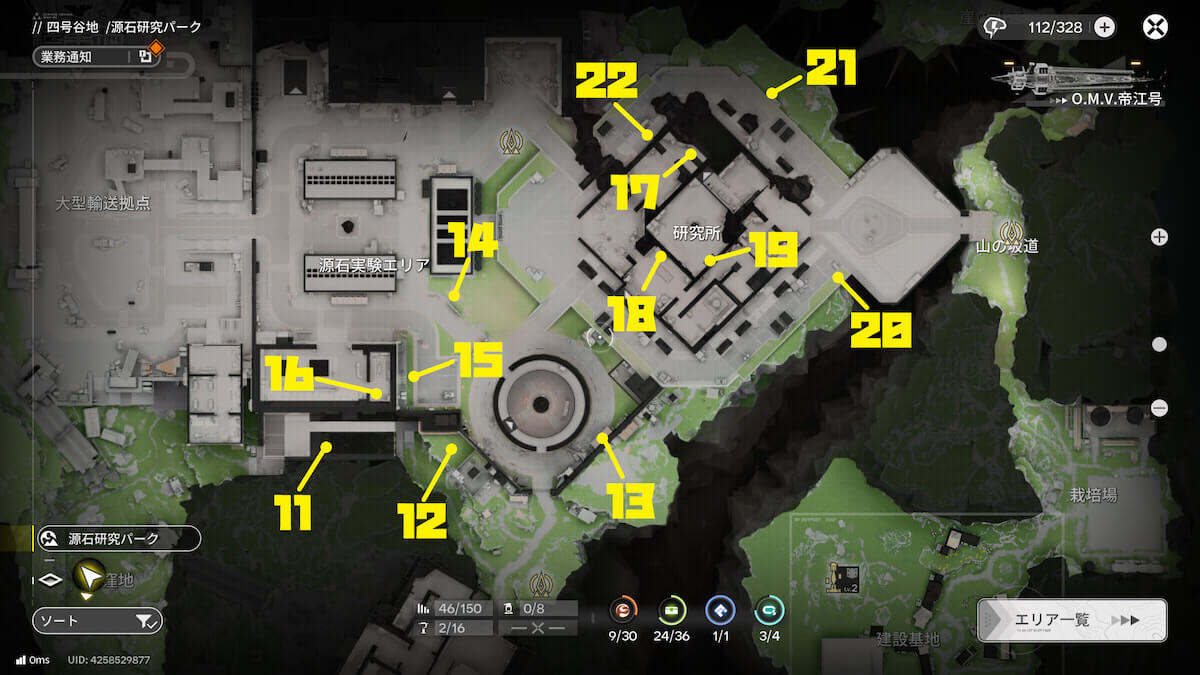Zoom in the map with the plus button
This screenshot has height=675, width=1200.
[1159, 237]
